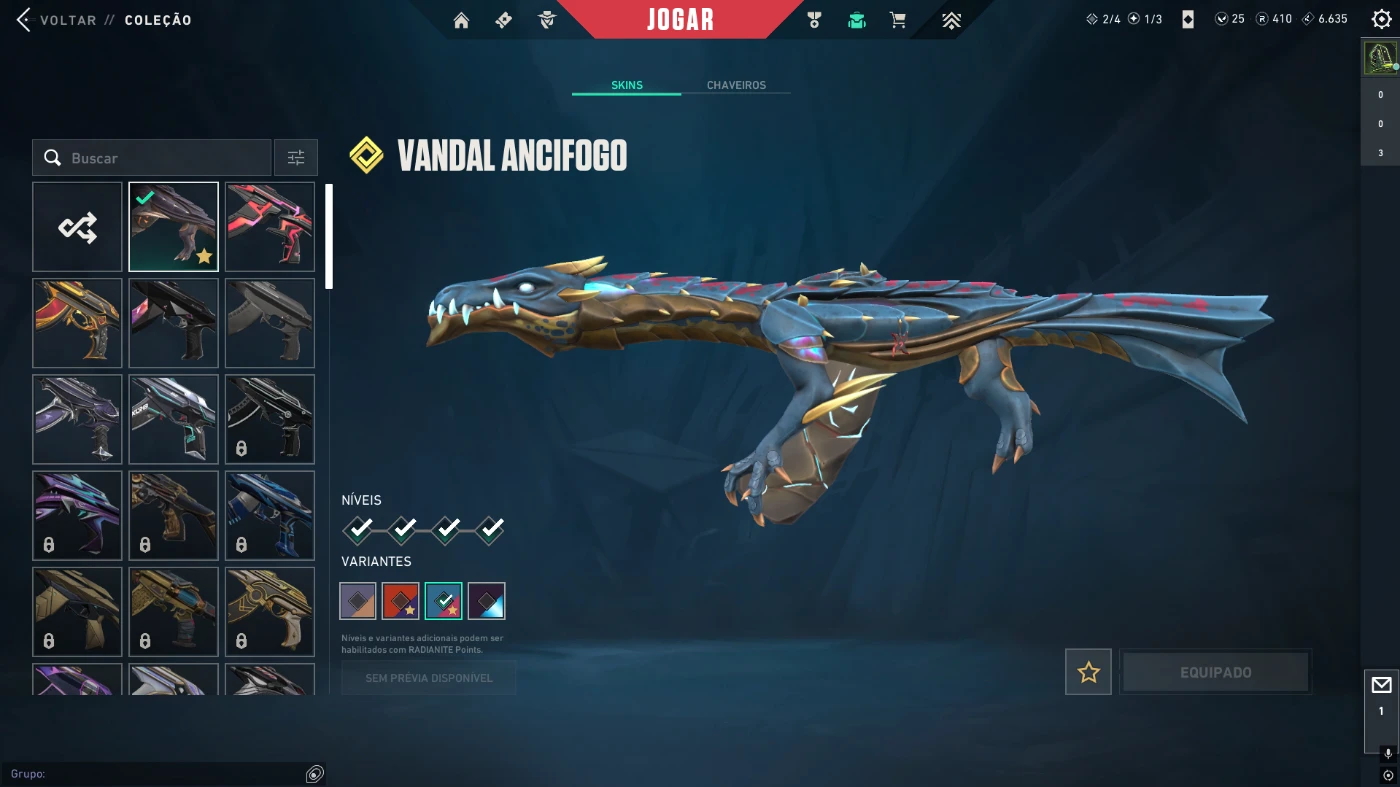Viewport: 1400px width, 787px height.
Task: Go back with the Voltar arrow
Action: [x=24, y=20]
